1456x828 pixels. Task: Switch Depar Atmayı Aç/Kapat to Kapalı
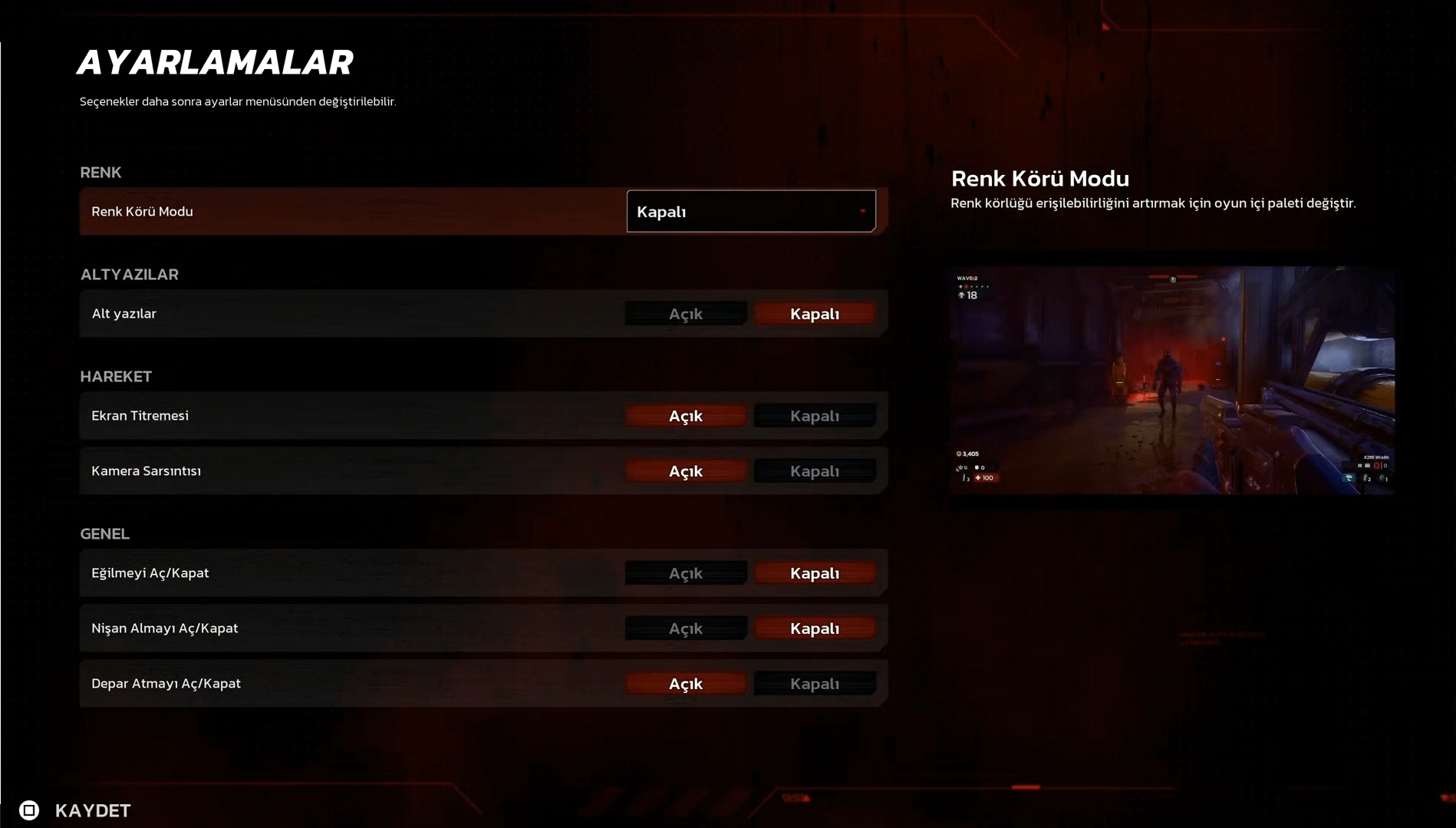(x=814, y=684)
